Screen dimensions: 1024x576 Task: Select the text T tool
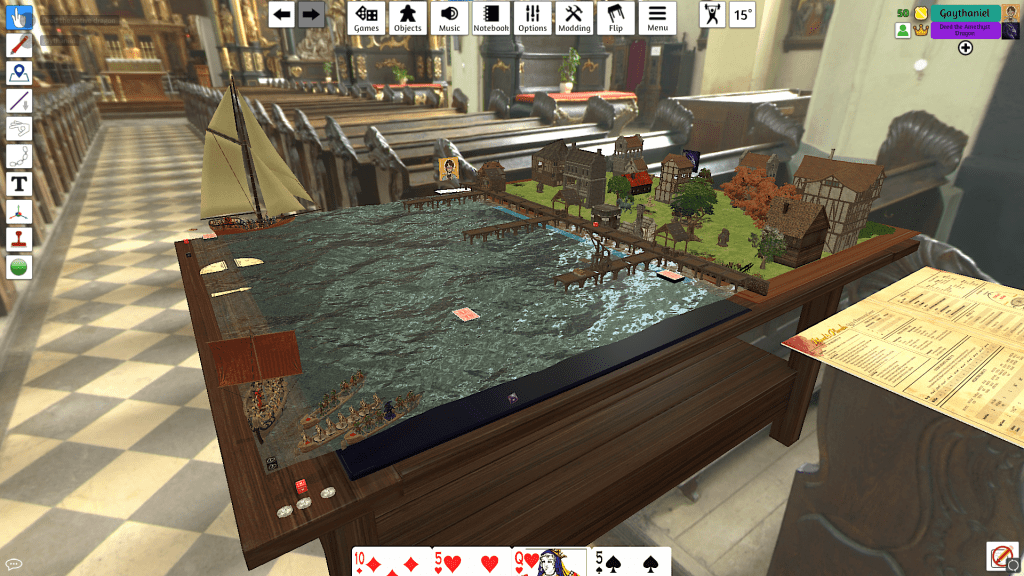tap(19, 184)
